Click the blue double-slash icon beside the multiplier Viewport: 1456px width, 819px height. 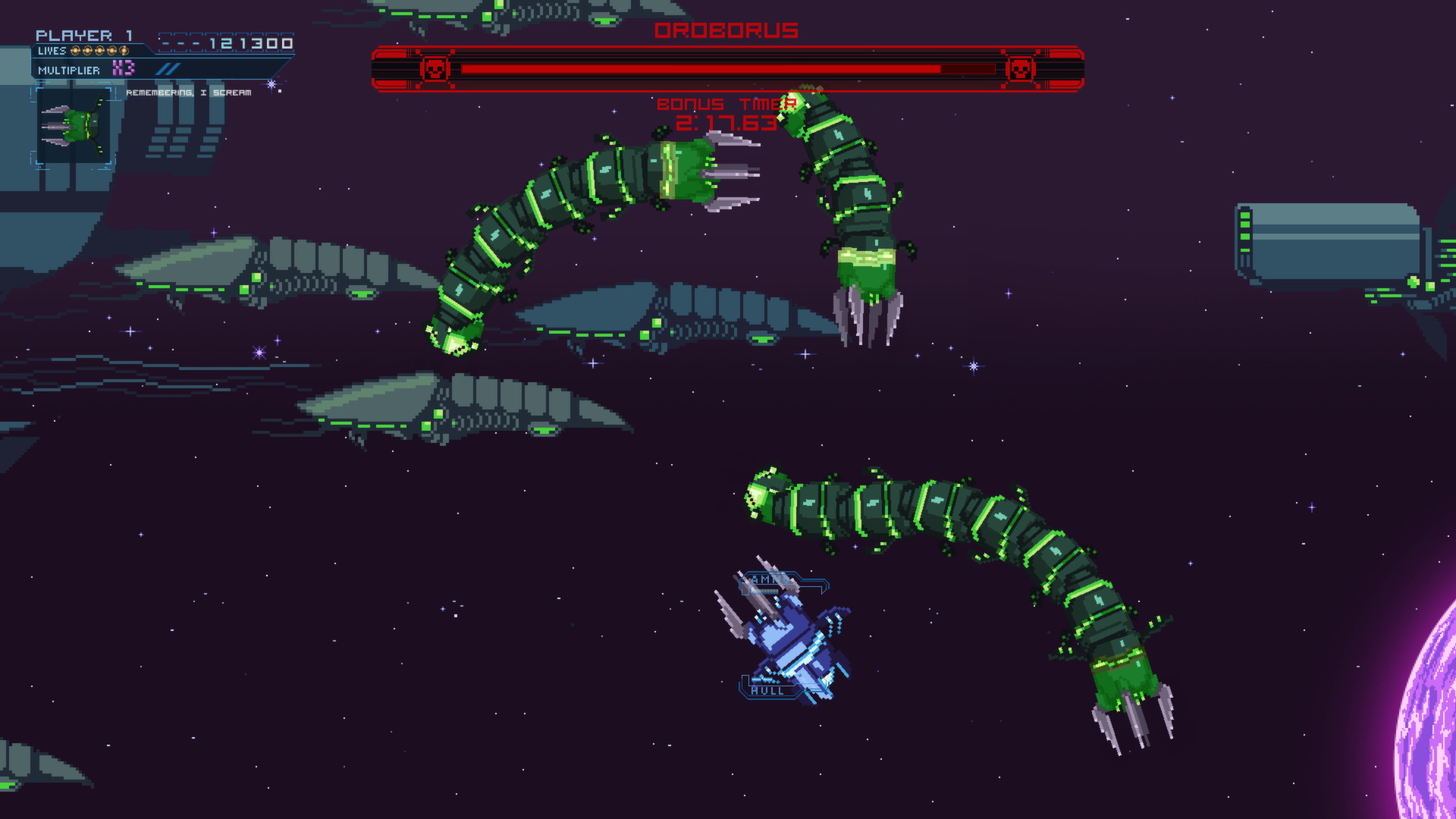pyautogui.click(x=168, y=69)
